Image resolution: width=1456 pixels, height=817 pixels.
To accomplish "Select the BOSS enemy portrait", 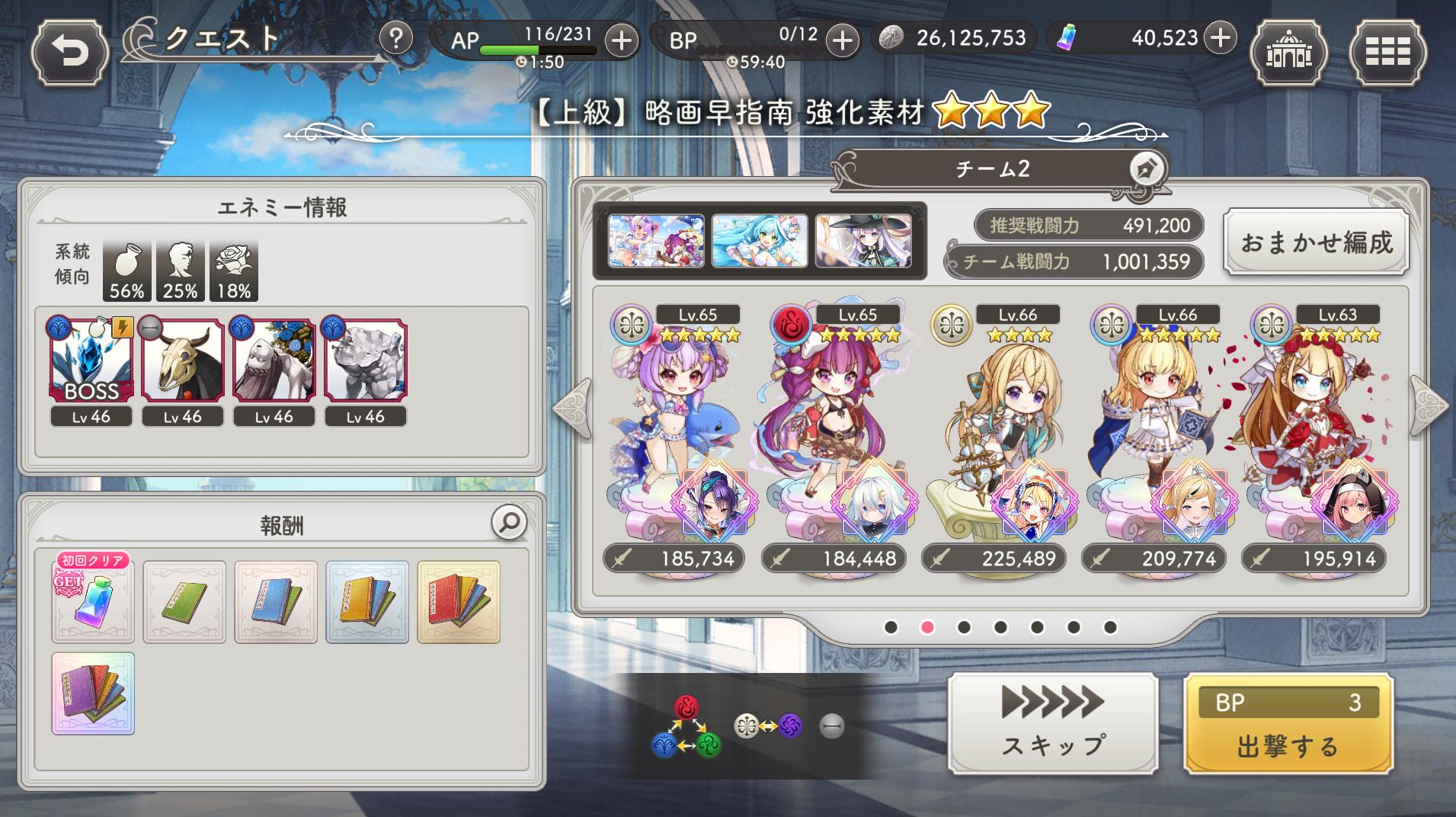I will (x=91, y=360).
